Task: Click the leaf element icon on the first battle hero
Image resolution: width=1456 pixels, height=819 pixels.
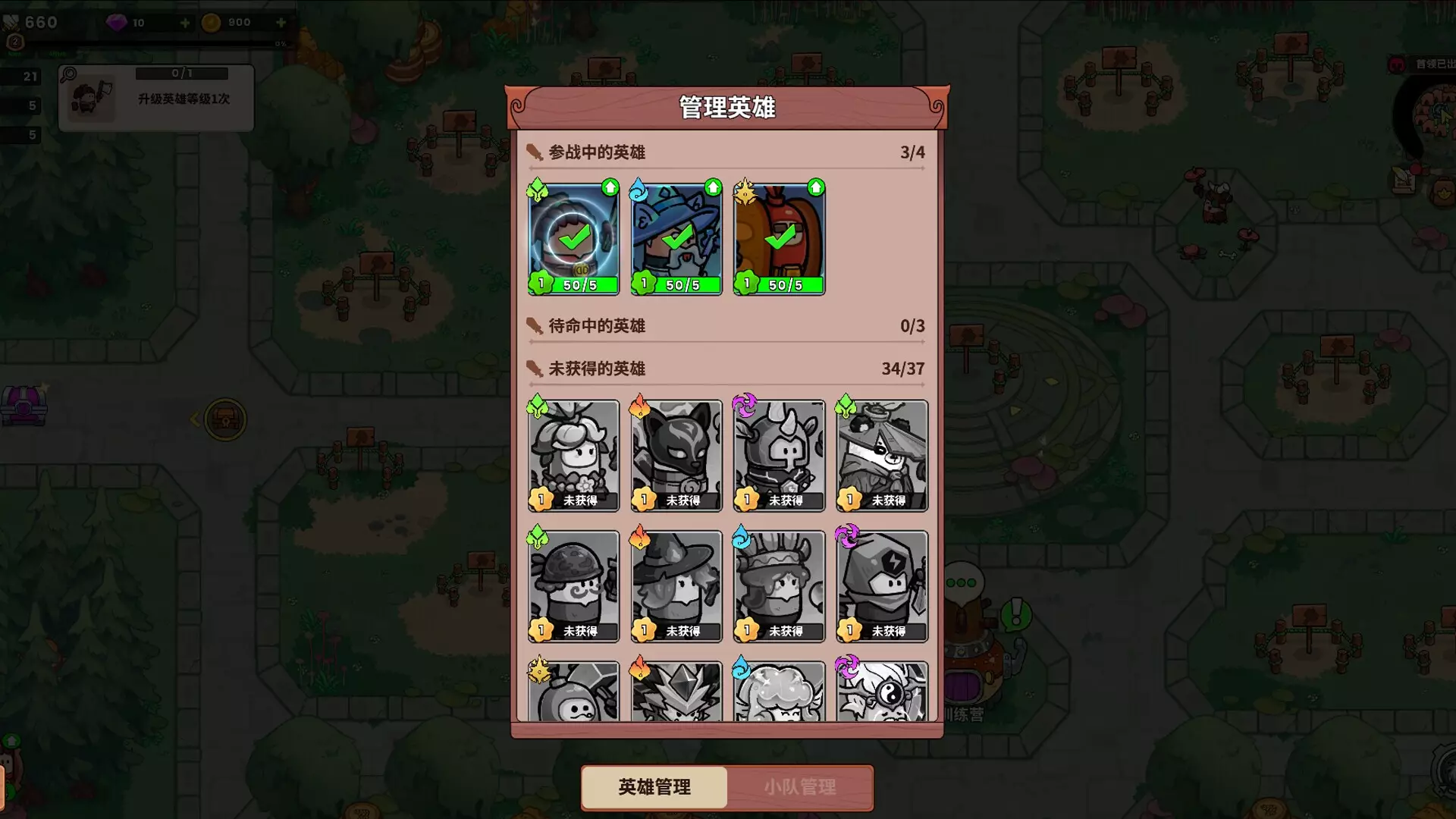Action: tap(538, 190)
